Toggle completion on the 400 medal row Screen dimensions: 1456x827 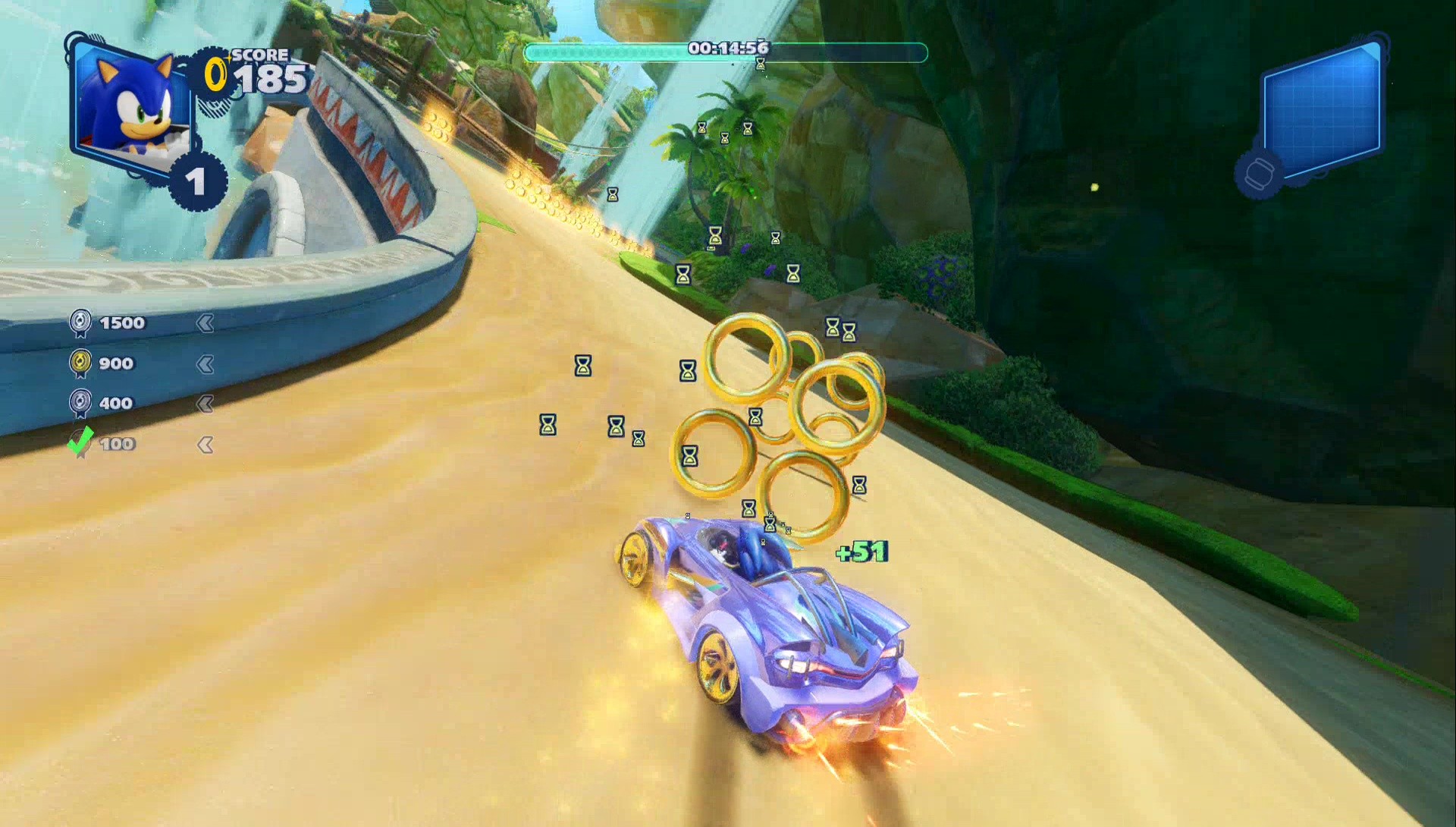point(206,404)
